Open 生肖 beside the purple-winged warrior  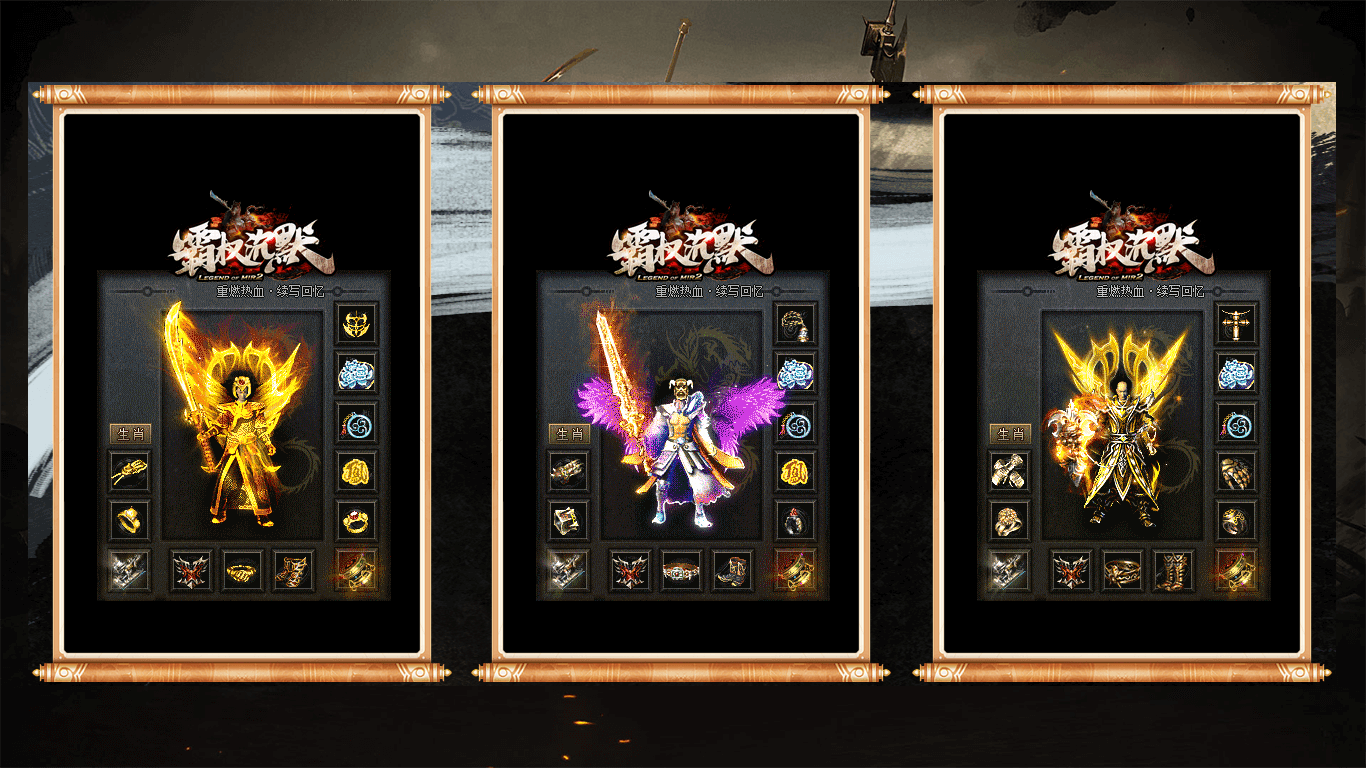click(x=569, y=434)
